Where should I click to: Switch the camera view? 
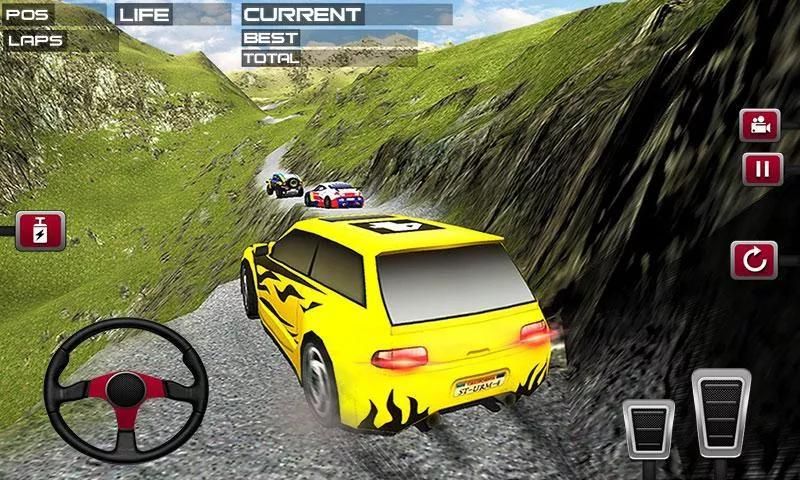point(760,126)
